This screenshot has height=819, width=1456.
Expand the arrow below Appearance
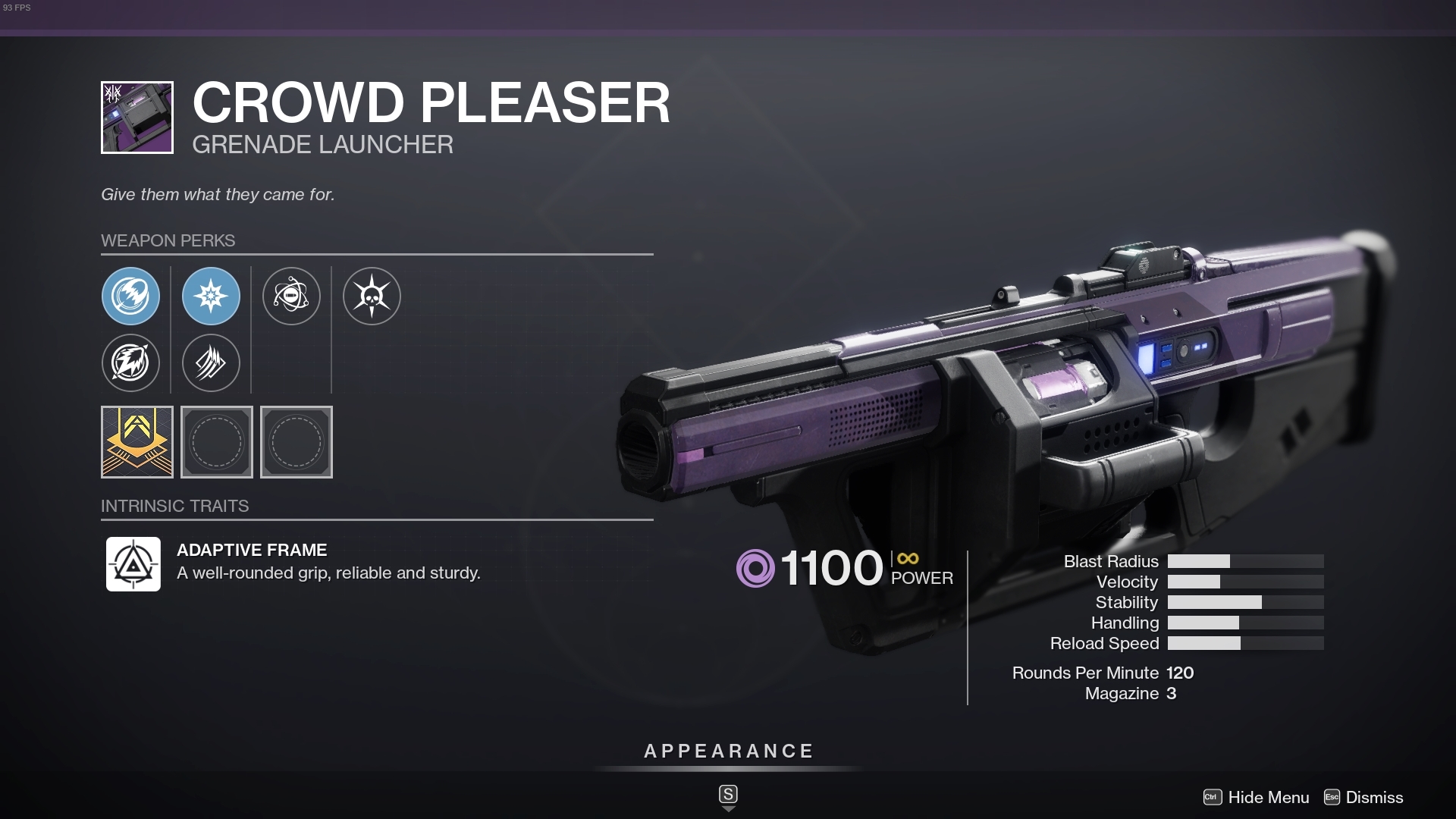click(x=727, y=809)
